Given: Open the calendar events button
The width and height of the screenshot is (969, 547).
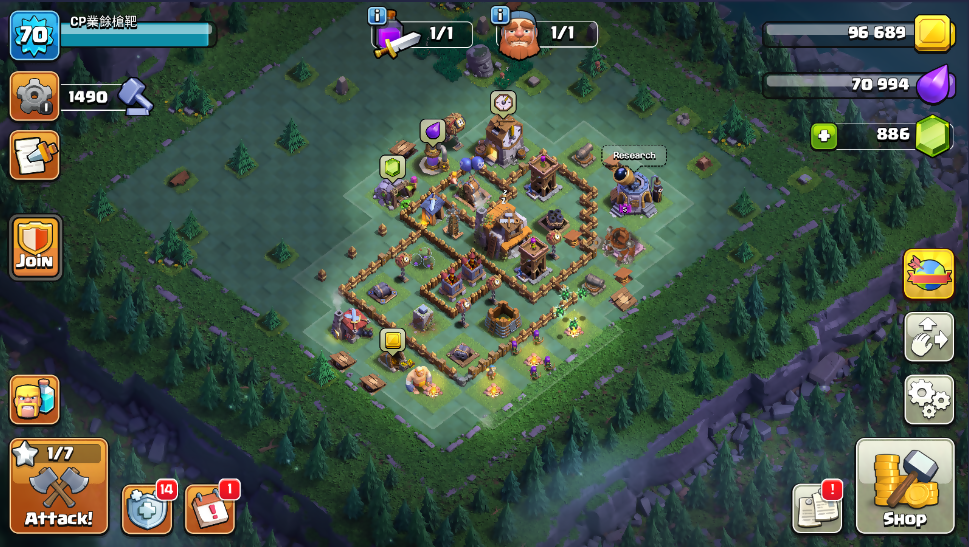Looking at the screenshot, I should point(210,509).
